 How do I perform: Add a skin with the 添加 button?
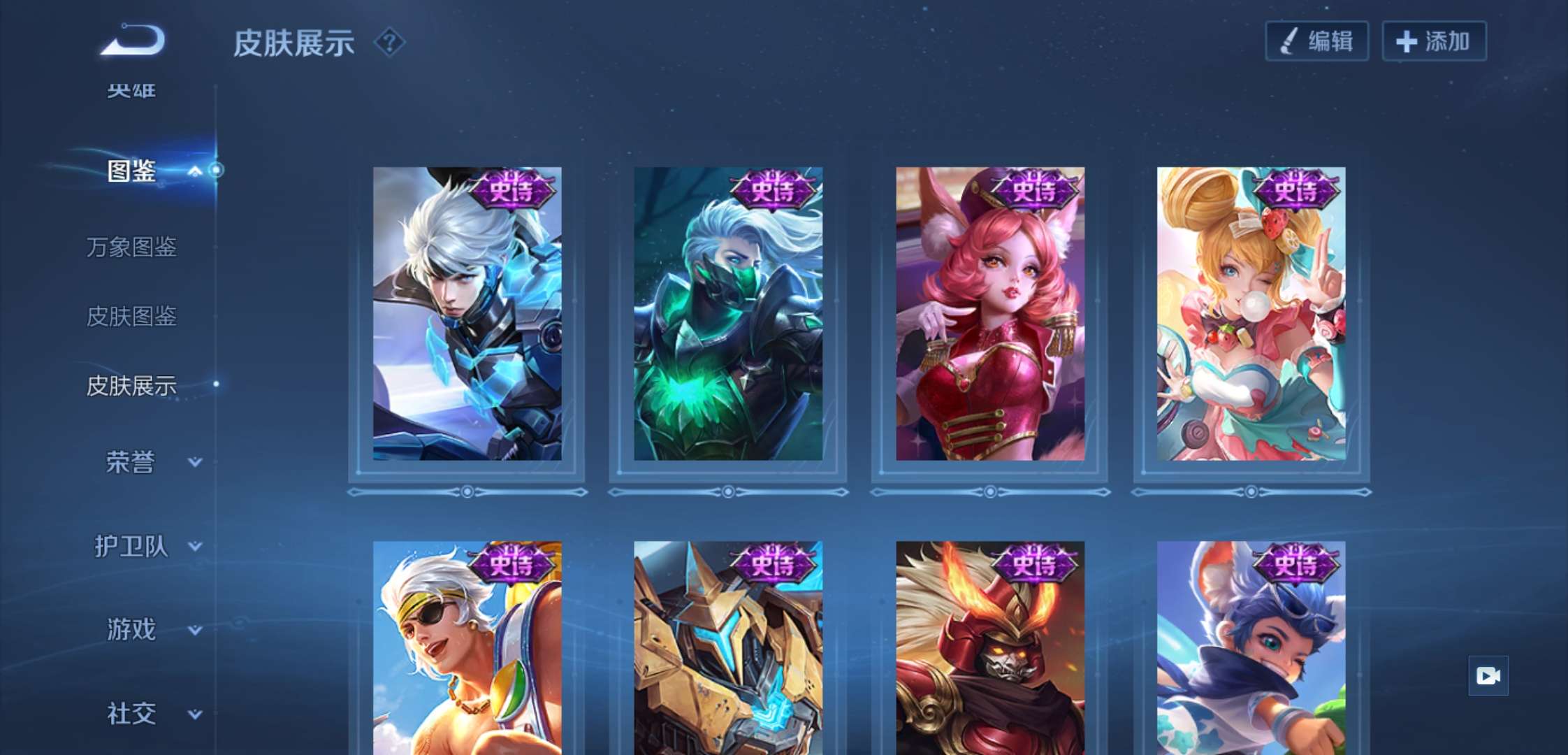(1434, 41)
